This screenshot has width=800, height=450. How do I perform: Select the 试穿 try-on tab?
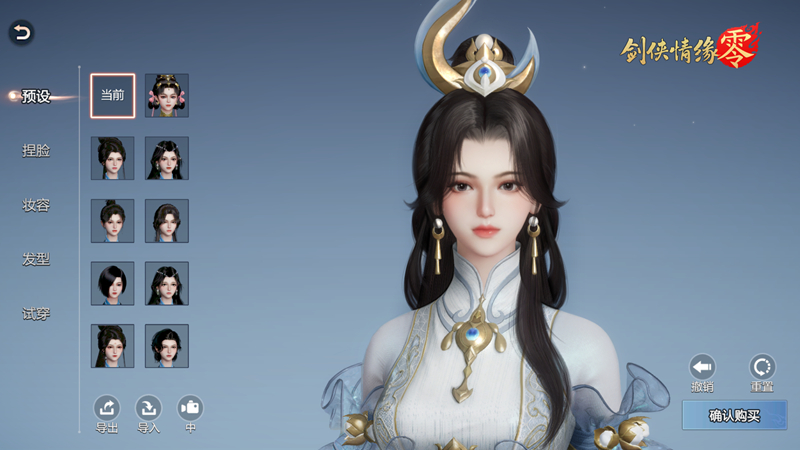pos(36,313)
